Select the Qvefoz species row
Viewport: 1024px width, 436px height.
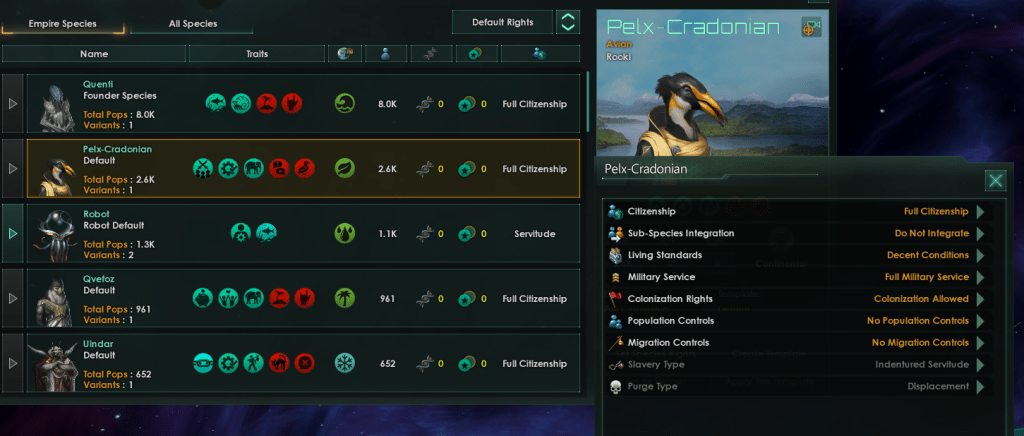[300, 298]
